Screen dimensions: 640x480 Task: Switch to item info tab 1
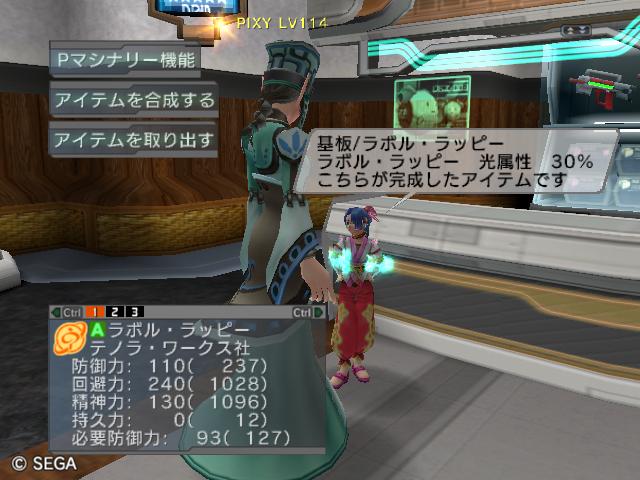101,312
